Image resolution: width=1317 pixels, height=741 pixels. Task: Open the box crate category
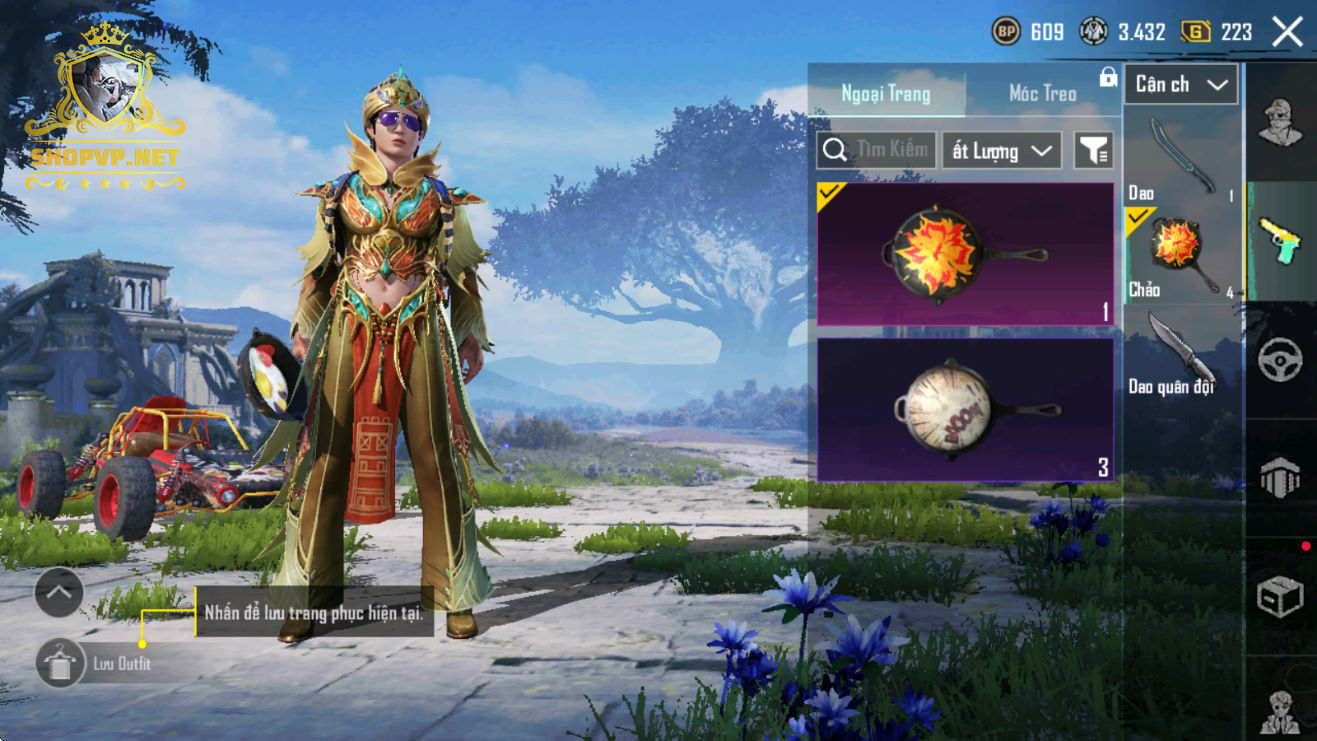(x=1280, y=596)
